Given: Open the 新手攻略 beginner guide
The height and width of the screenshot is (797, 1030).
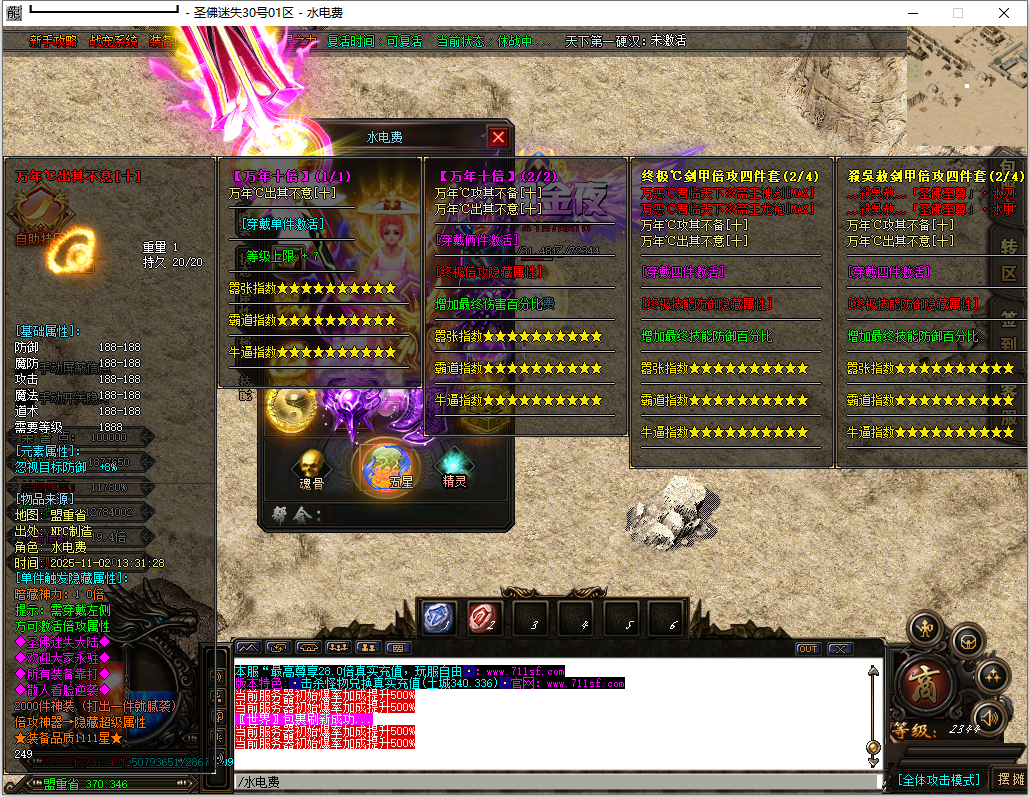Looking at the screenshot, I should coord(53,42).
